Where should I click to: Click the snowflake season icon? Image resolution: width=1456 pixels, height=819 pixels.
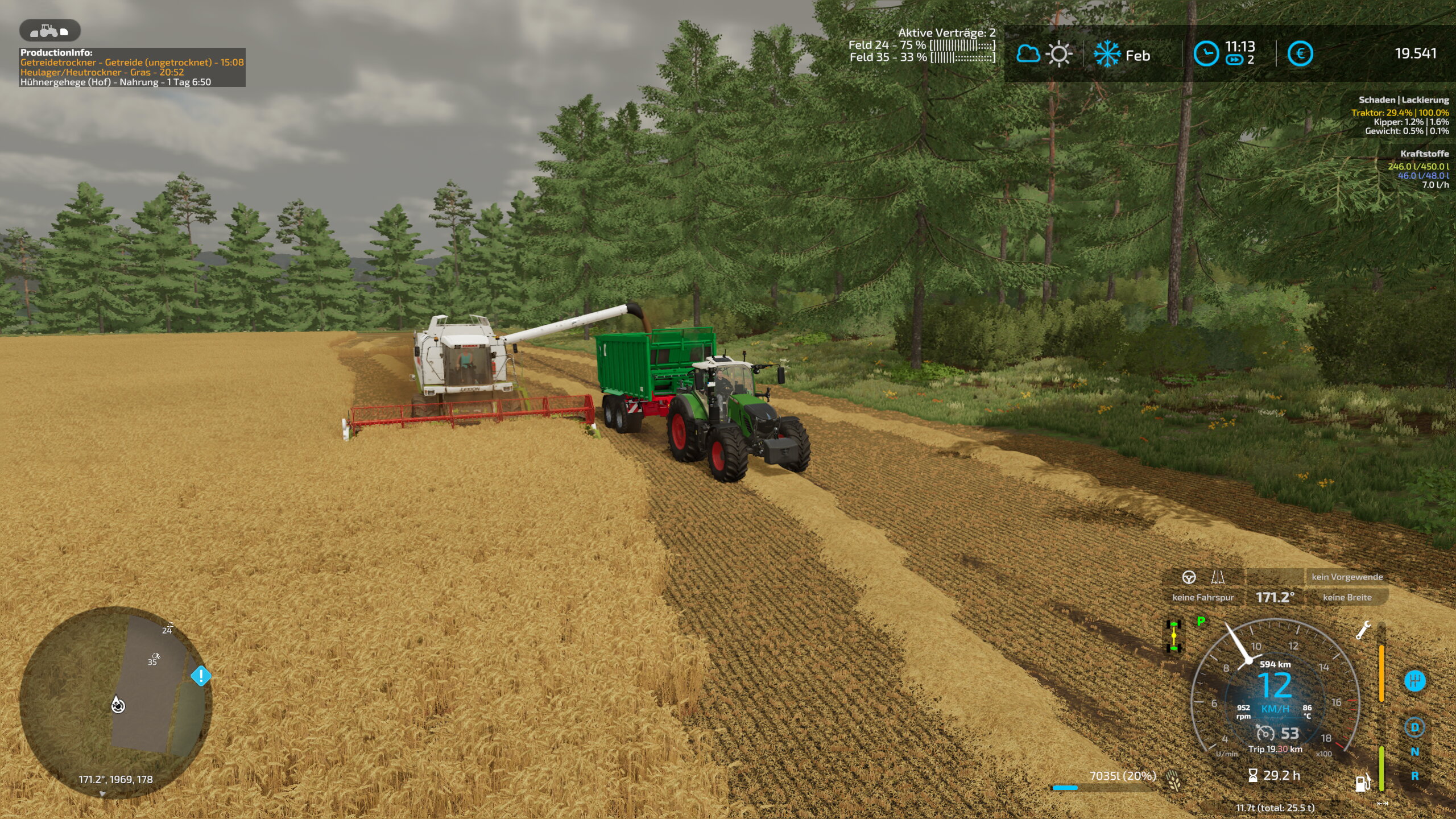point(1107,55)
